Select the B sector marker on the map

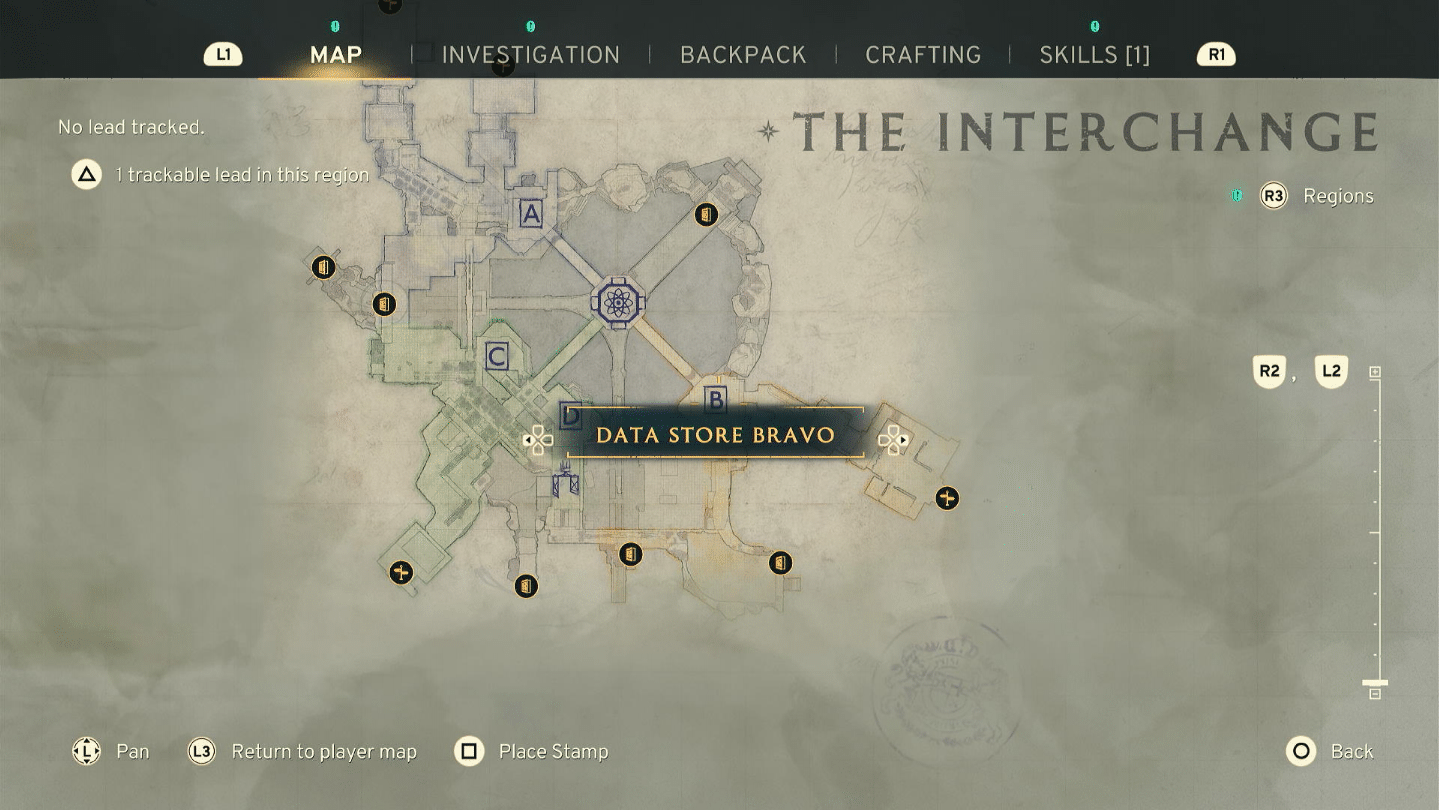tap(716, 400)
